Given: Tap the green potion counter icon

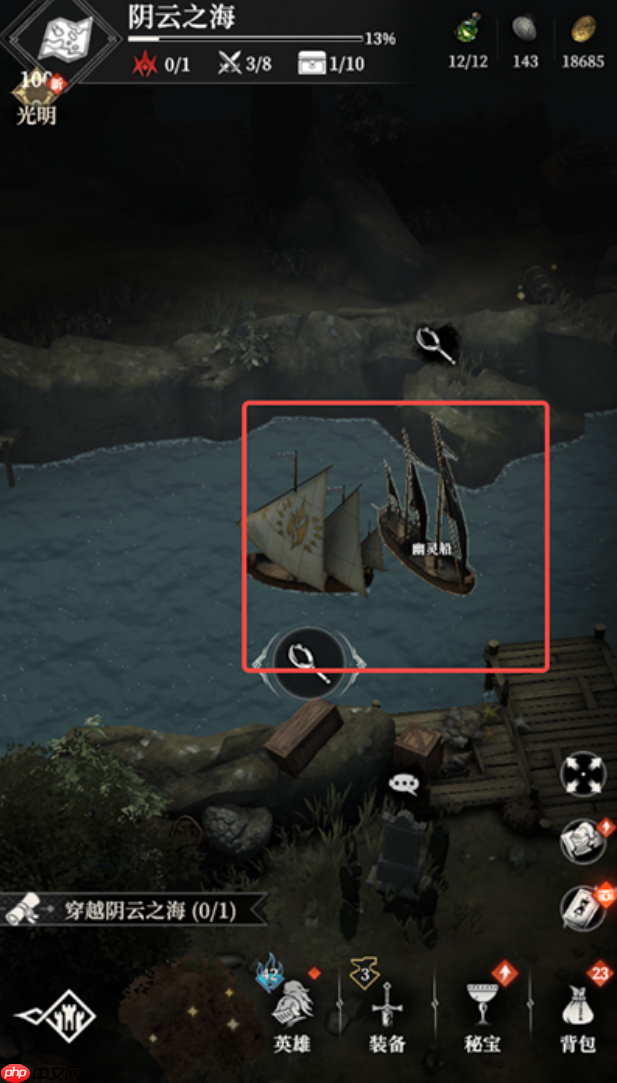Looking at the screenshot, I should click(467, 30).
